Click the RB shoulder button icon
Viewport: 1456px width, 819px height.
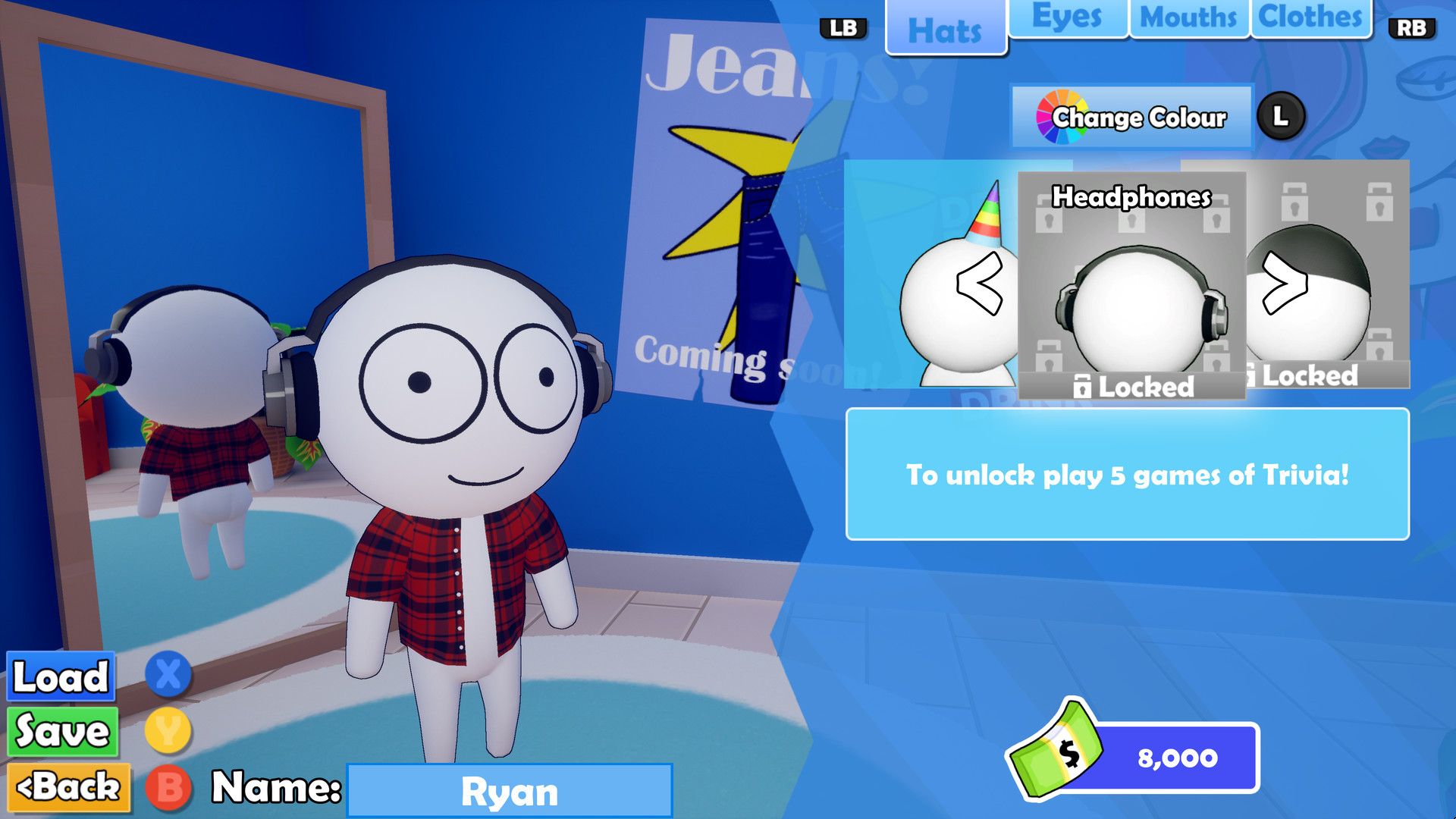point(1412,28)
